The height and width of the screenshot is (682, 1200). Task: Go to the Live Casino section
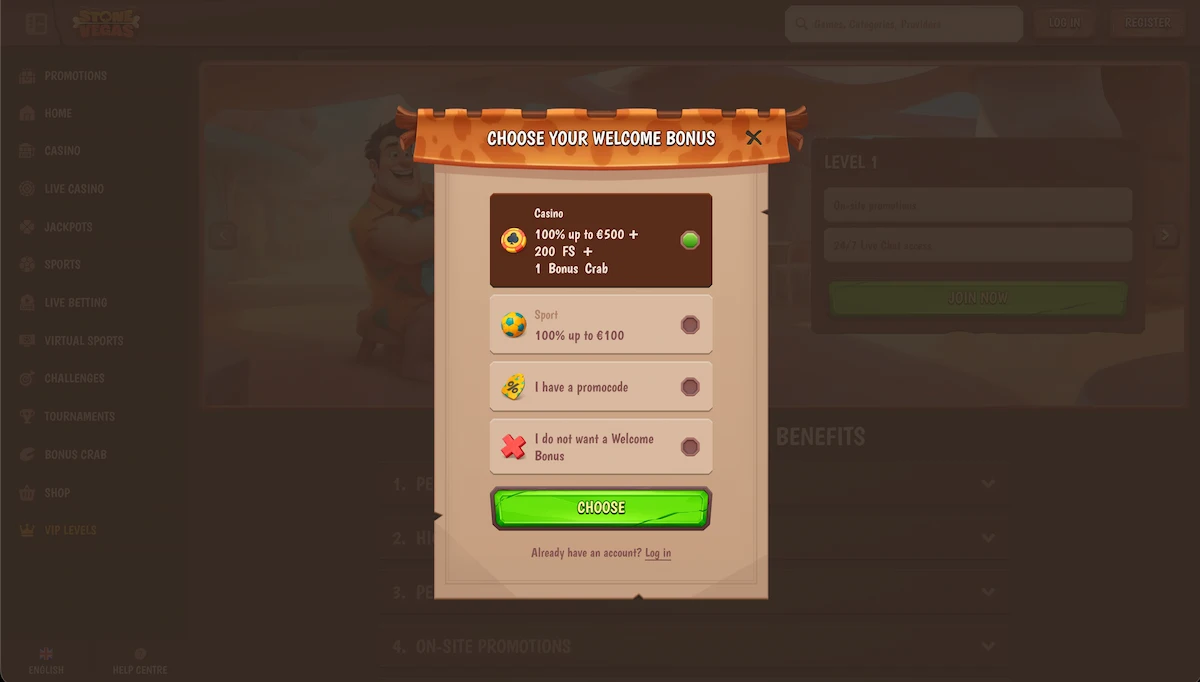tap(73, 189)
